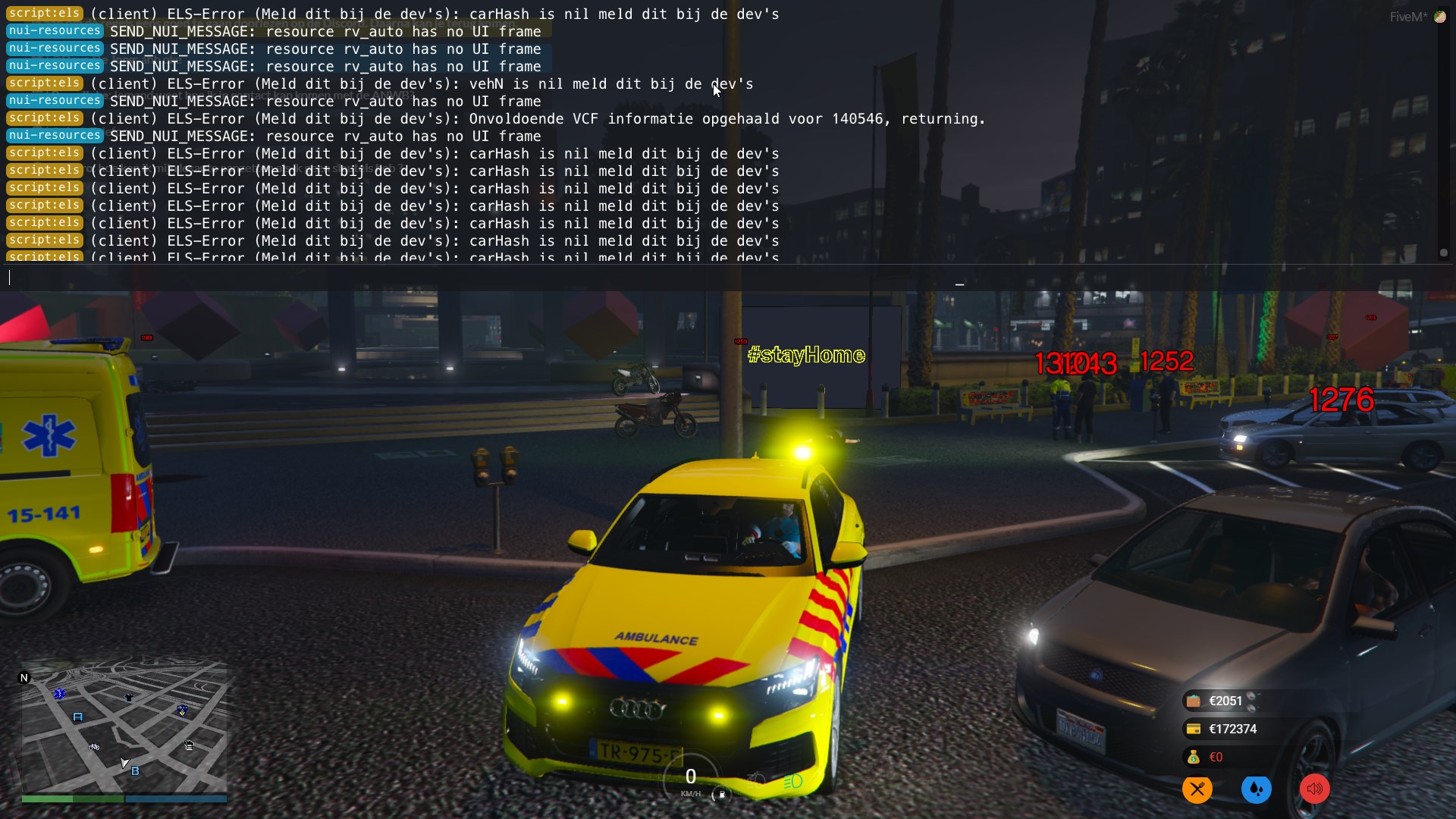The image size is (1456, 819).
Task: Toggle the red speaker voice icon
Action: [1315, 789]
